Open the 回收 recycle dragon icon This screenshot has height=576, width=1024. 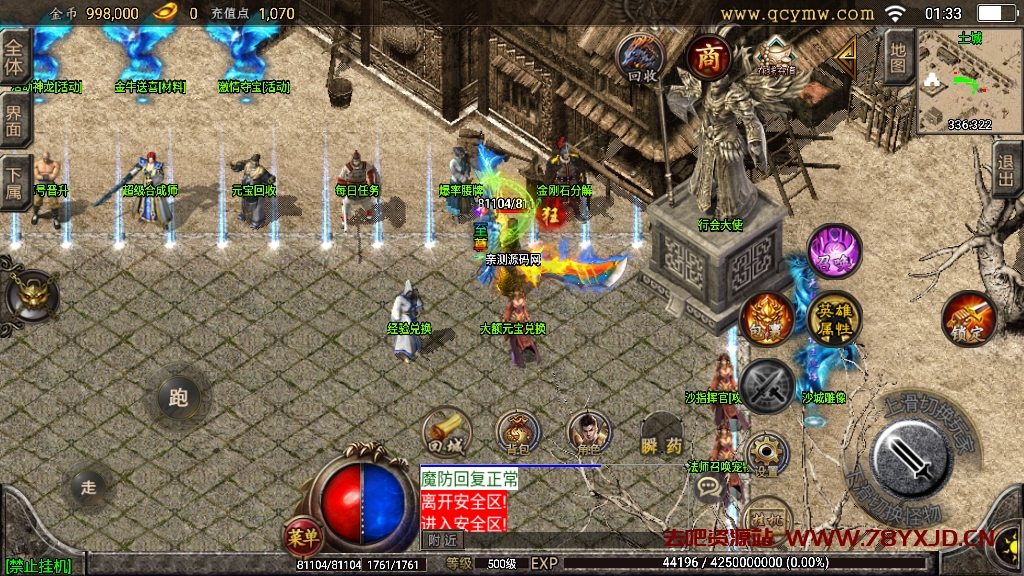642,58
